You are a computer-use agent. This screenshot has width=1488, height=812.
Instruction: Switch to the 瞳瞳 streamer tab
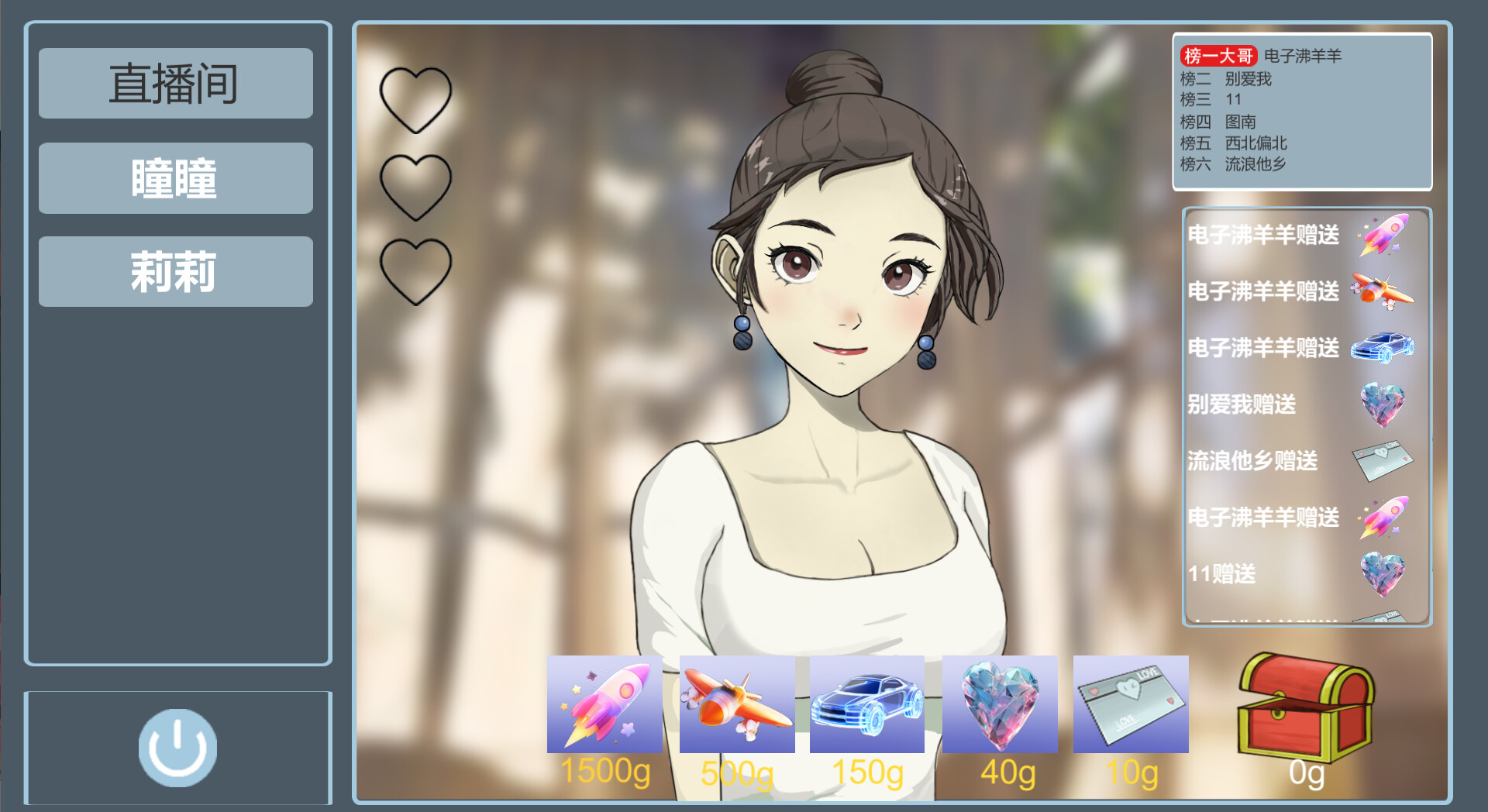coord(175,177)
